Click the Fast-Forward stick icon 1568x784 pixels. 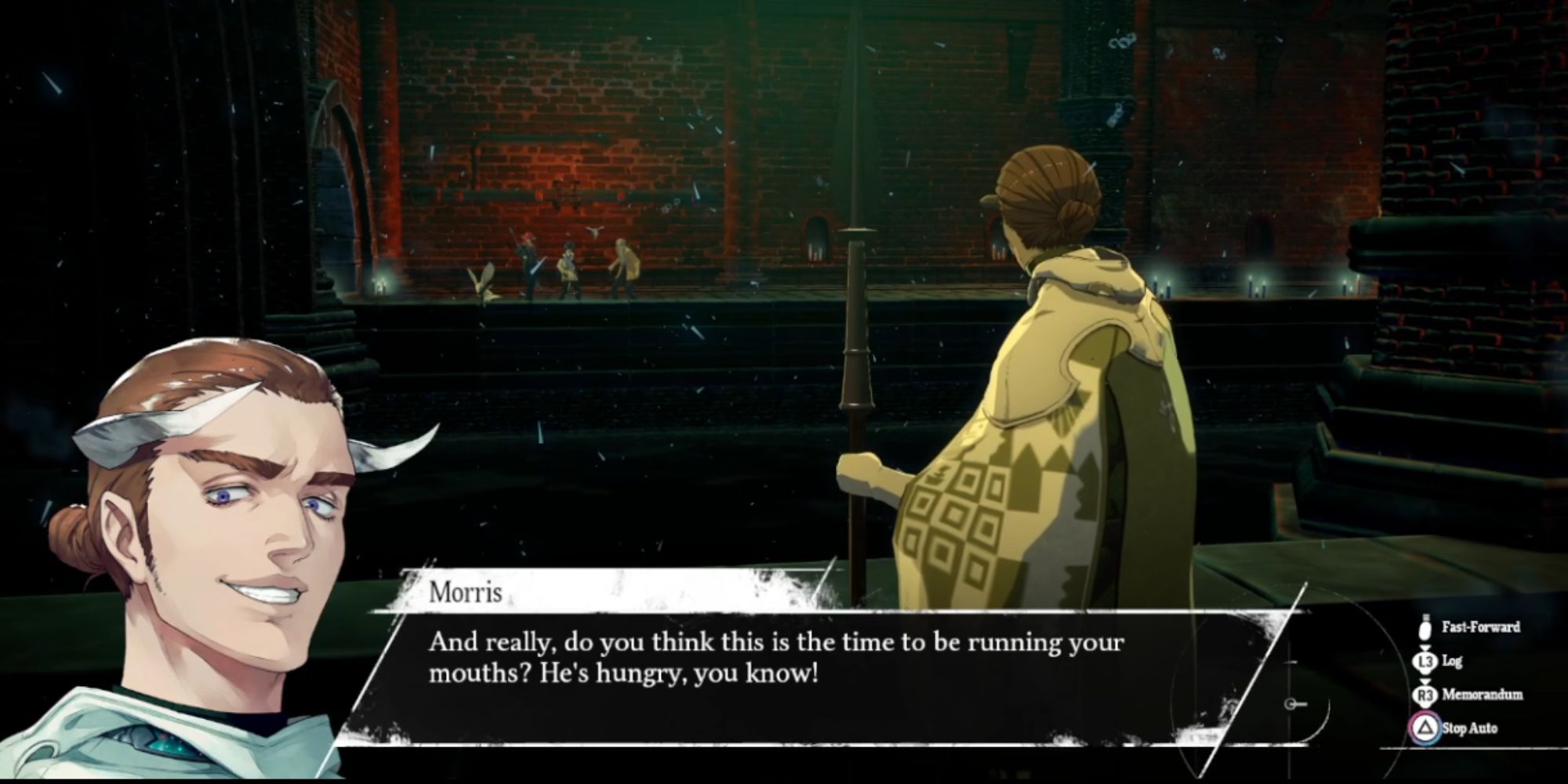click(x=1425, y=628)
